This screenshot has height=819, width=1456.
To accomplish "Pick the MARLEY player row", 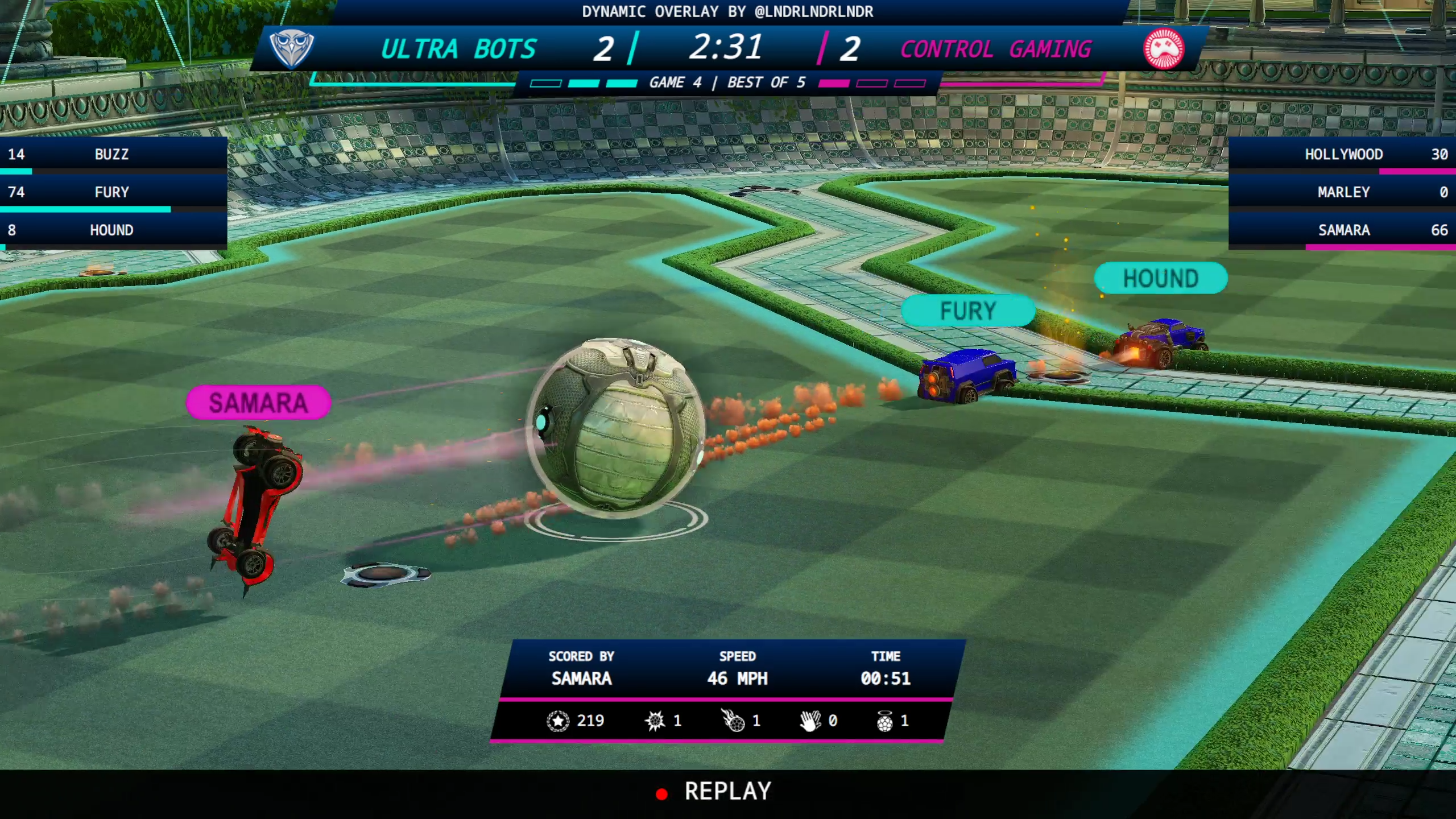I will pos(1343,192).
